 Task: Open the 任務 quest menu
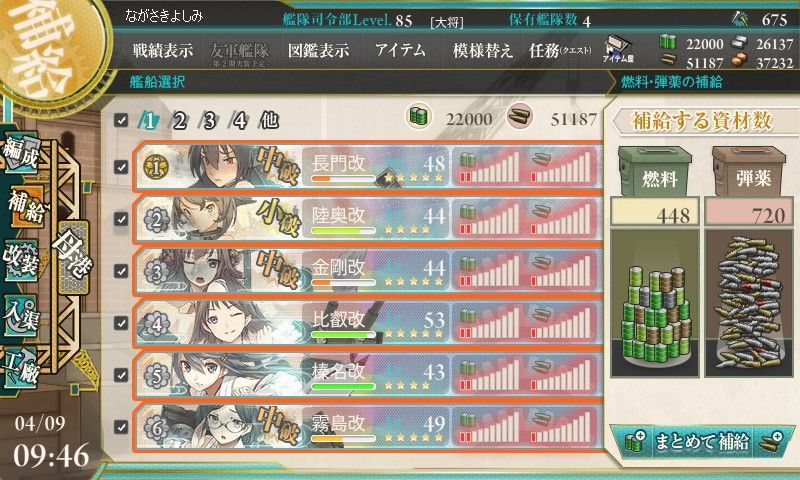560,51
